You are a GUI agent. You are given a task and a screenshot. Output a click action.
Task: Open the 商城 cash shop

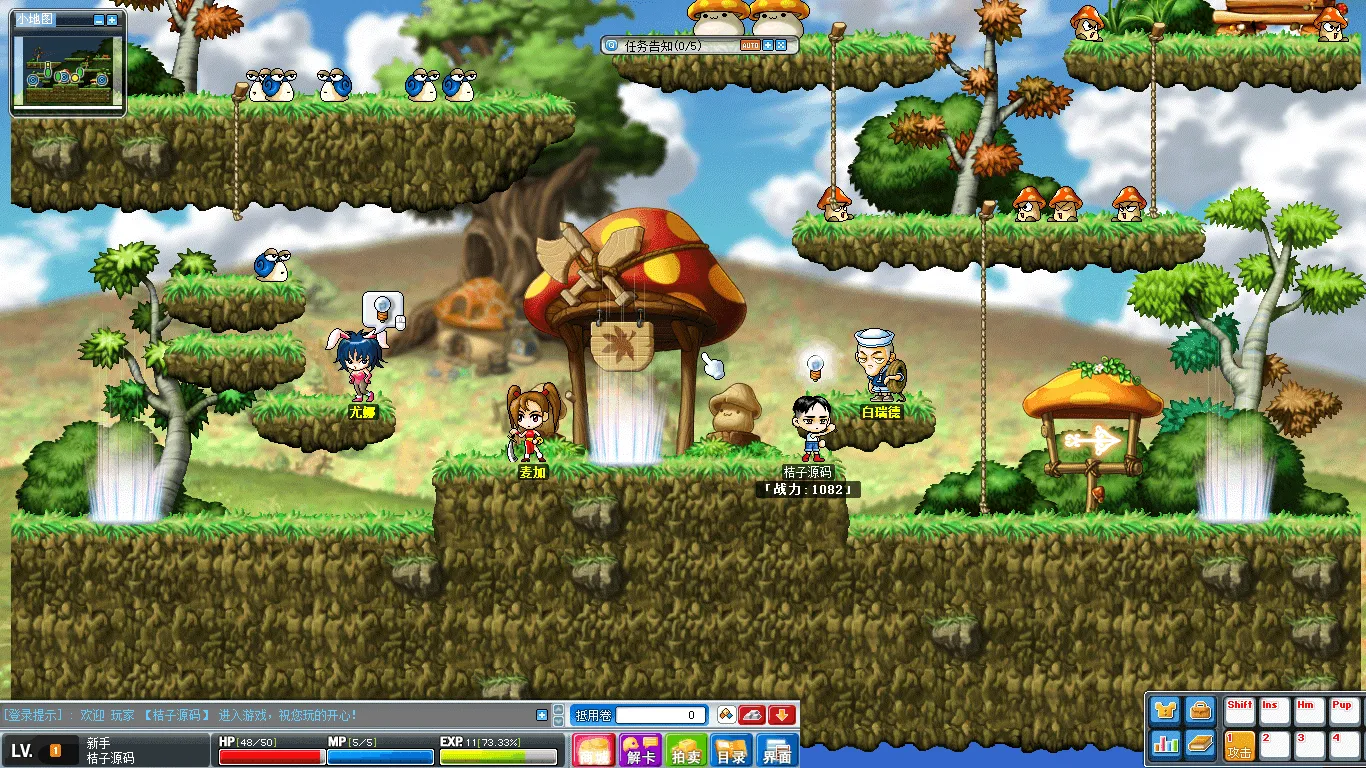(594, 750)
